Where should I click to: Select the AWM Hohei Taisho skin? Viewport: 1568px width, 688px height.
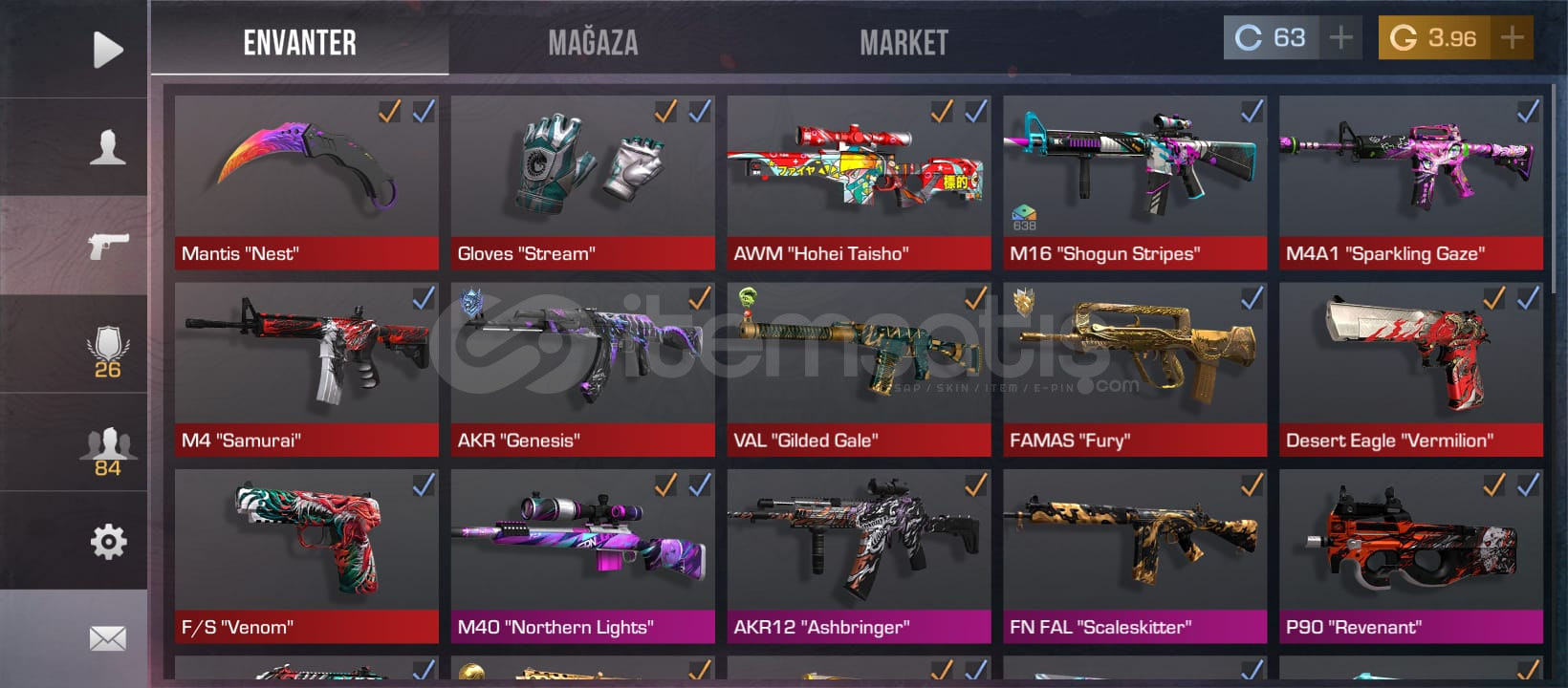858,177
